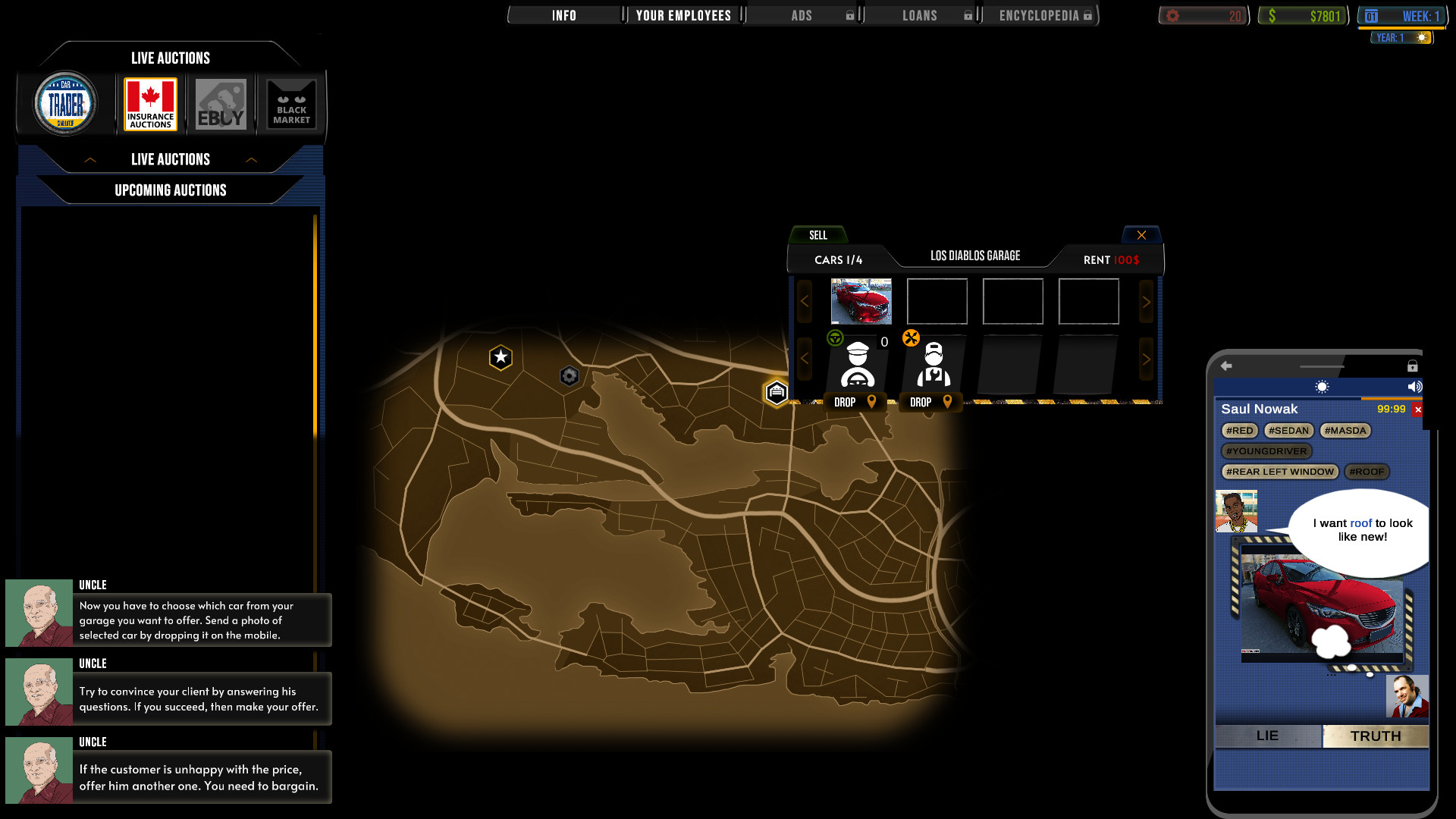Image resolution: width=1456 pixels, height=819 pixels.
Task: Open the Black Market icon
Action: tap(291, 102)
